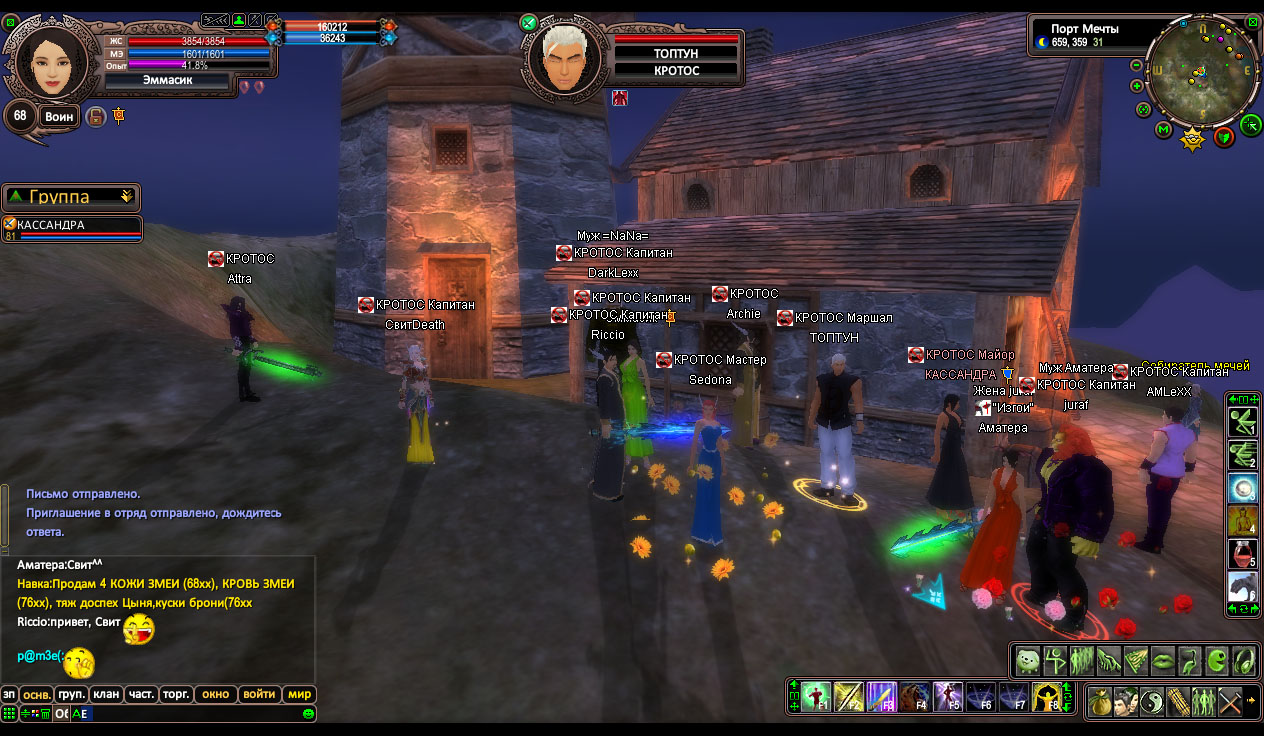Open the inventory bag icon
The height and width of the screenshot is (736, 1264).
[x=1100, y=701]
